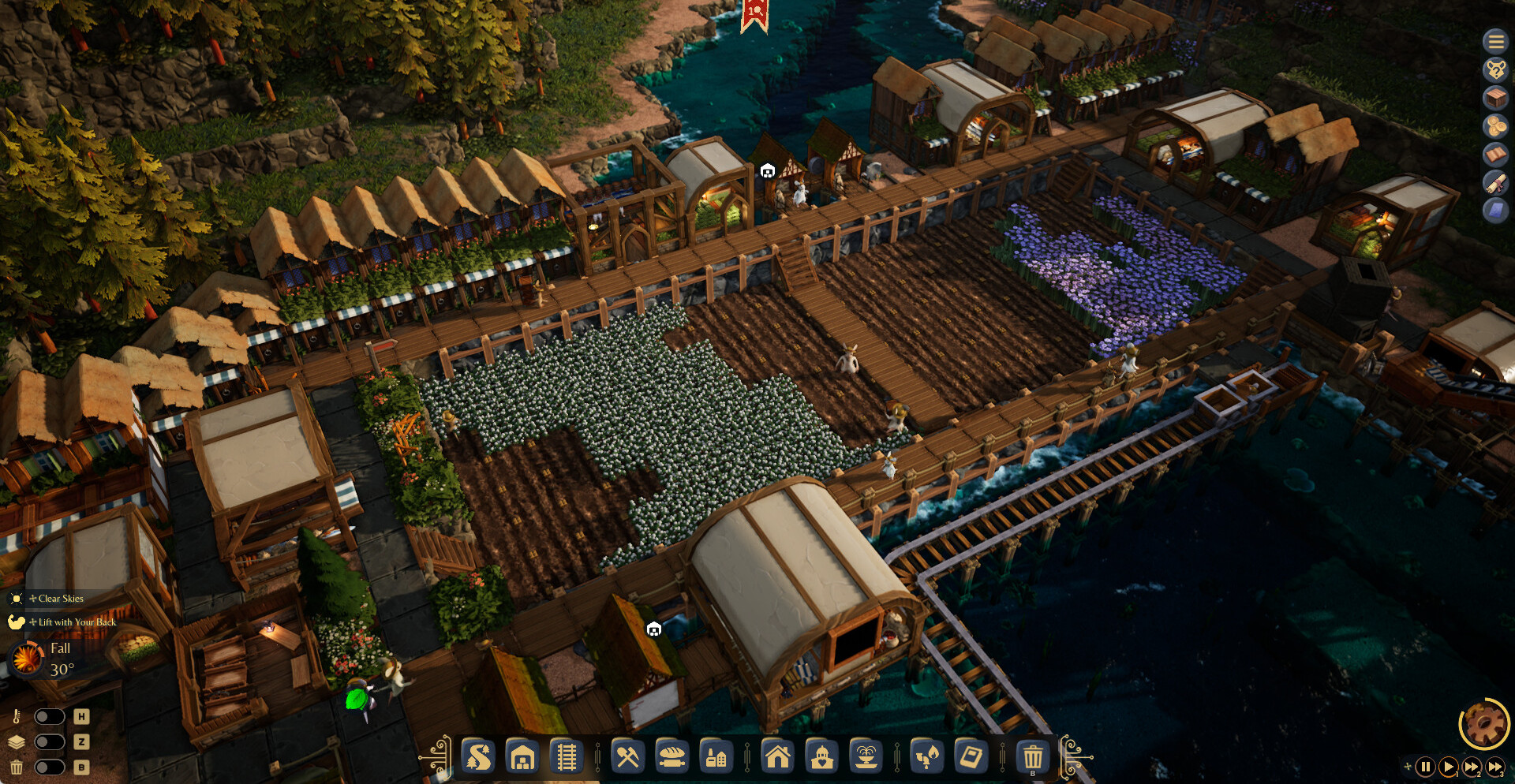Show the wooden crate resources panel
Screen dimensions: 1515x784
1494,98
